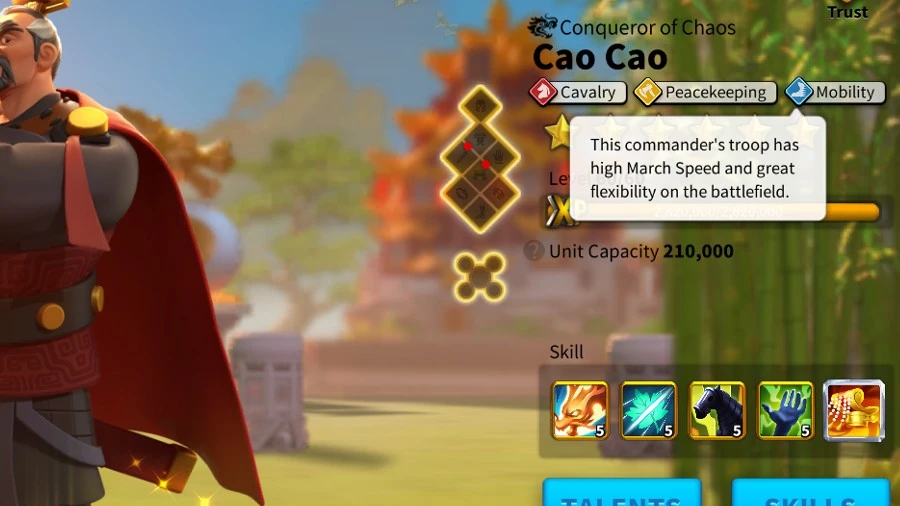This screenshot has width=900, height=506.
Task: Tap the Peacekeeping specialty tag
Action: tap(705, 92)
